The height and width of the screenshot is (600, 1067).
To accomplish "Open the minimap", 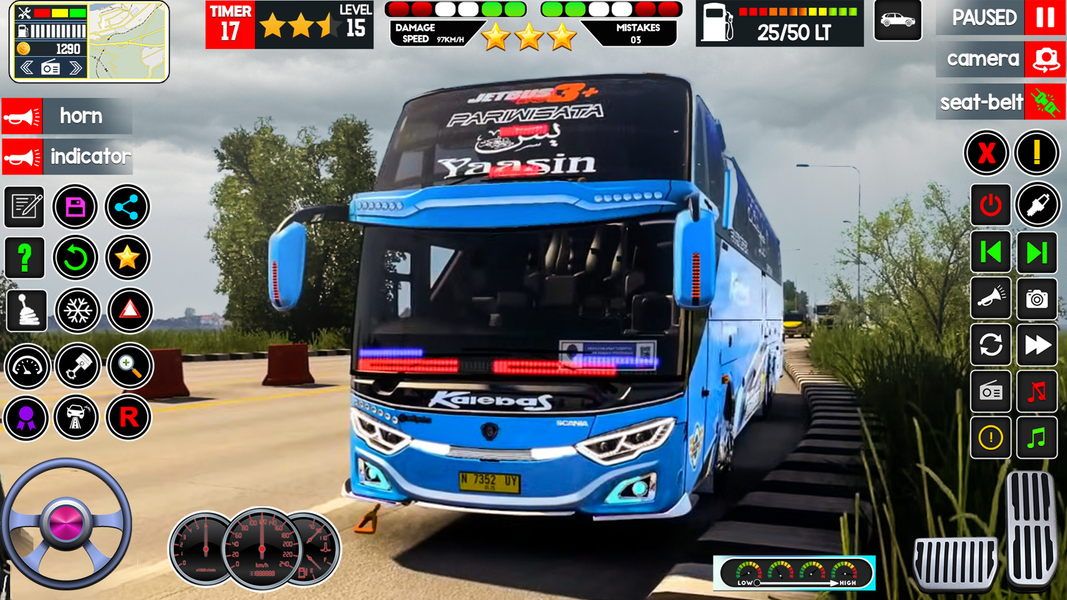I will (x=129, y=41).
